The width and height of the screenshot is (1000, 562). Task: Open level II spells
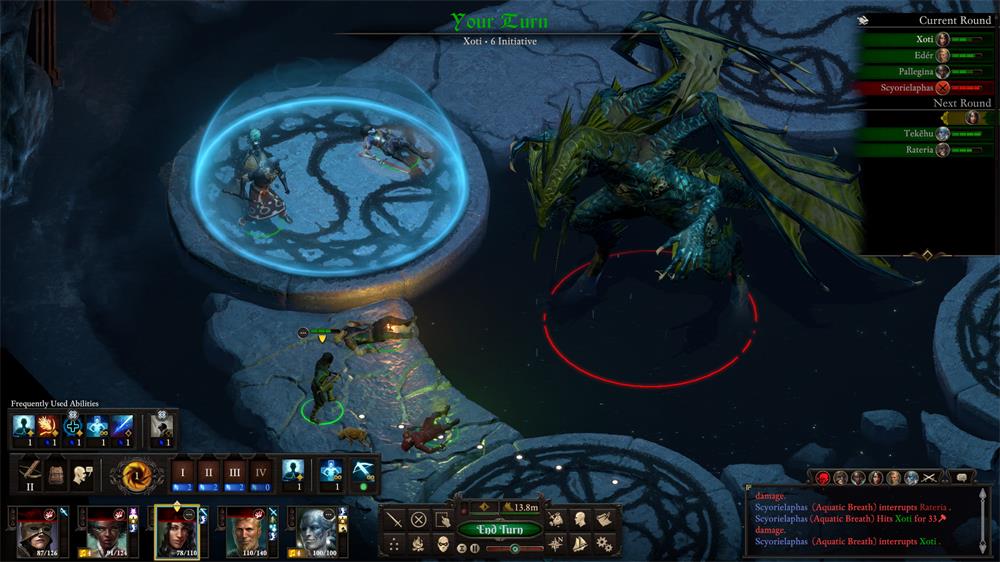pyautogui.click(x=209, y=472)
